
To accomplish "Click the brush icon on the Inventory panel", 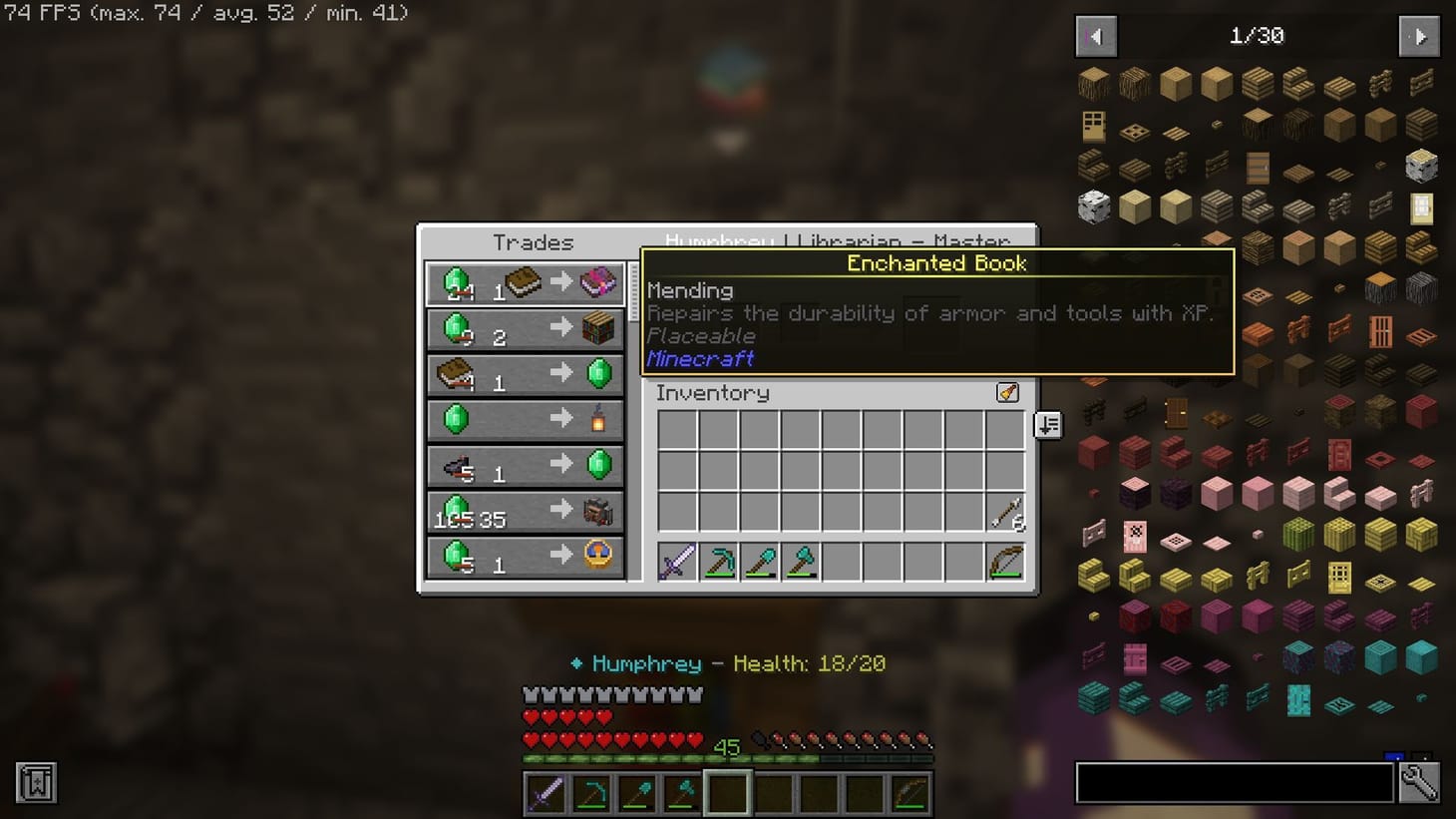I will [x=1006, y=393].
